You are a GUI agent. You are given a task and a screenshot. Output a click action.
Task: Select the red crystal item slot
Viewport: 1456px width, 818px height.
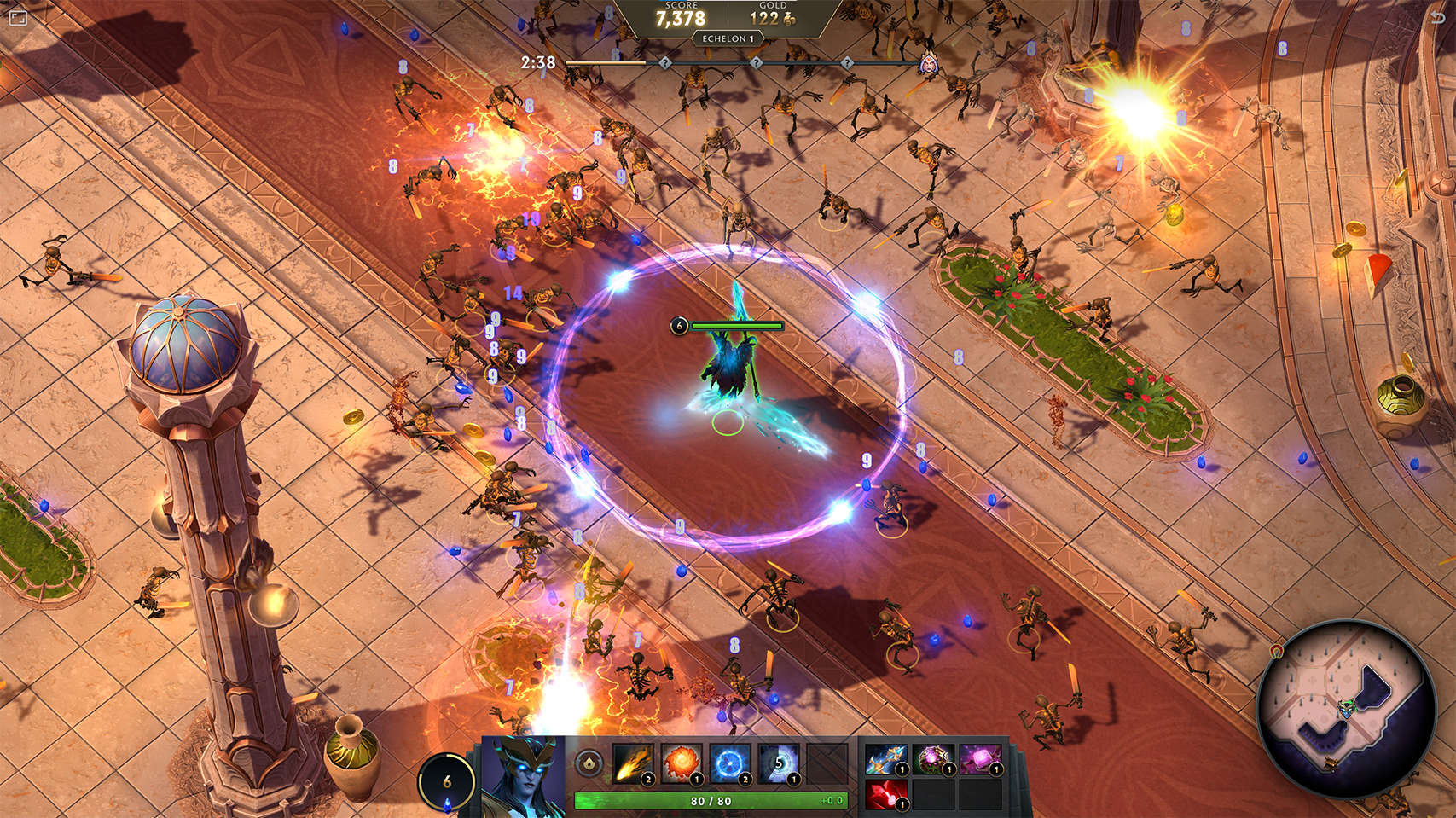pos(885,795)
